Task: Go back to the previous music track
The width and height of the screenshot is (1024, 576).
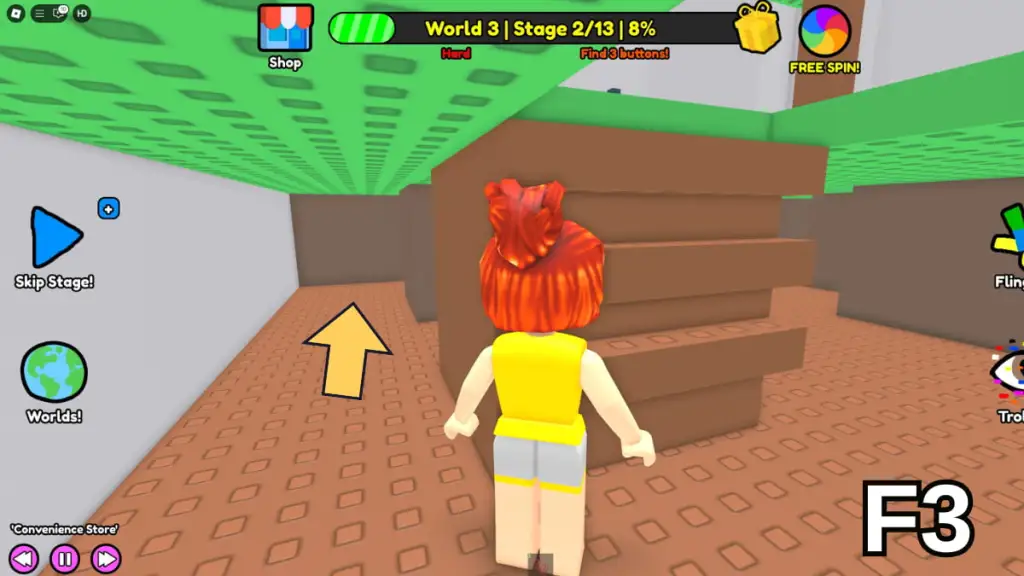Action: click(x=25, y=558)
